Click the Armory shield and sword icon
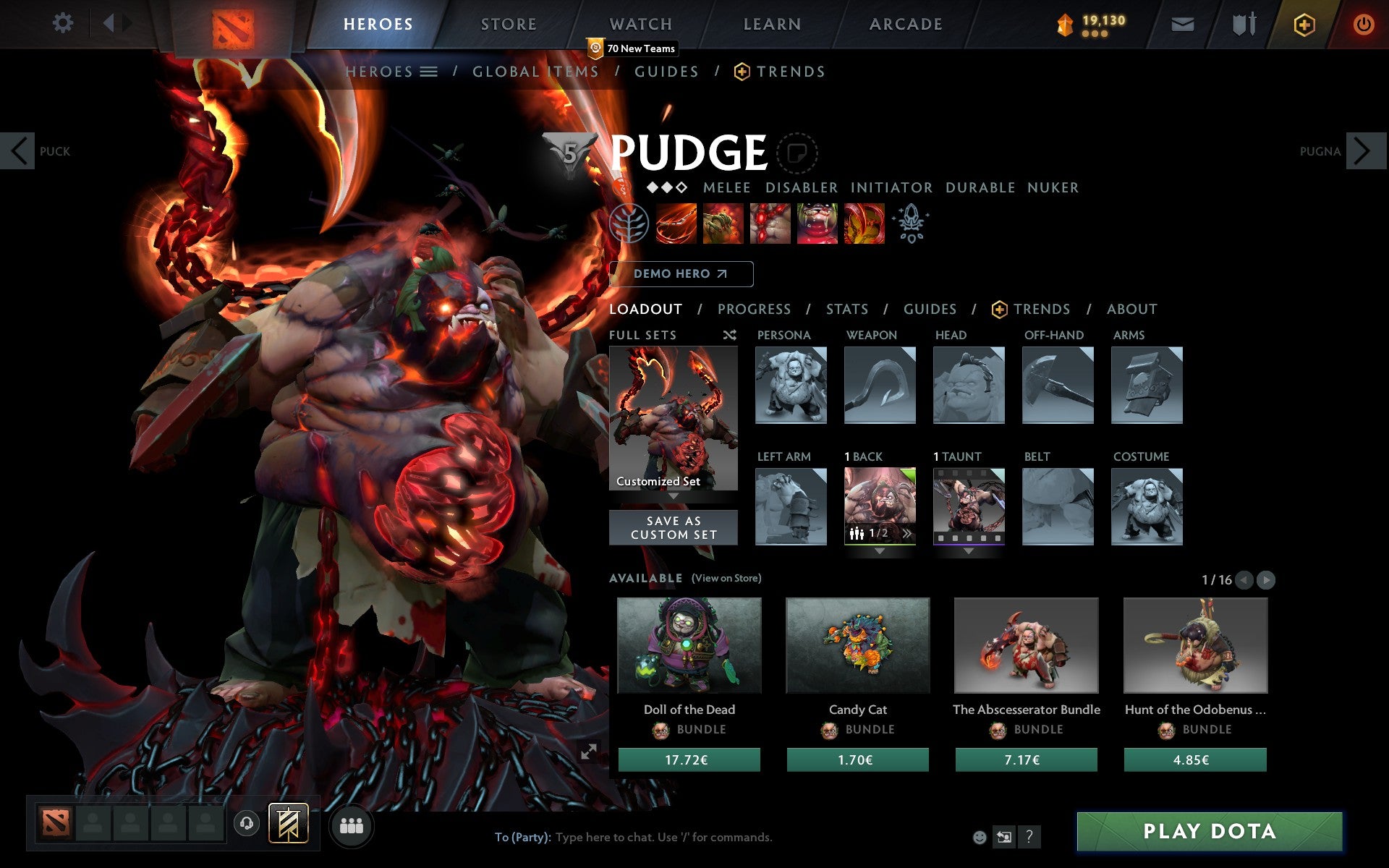 pyautogui.click(x=1242, y=23)
